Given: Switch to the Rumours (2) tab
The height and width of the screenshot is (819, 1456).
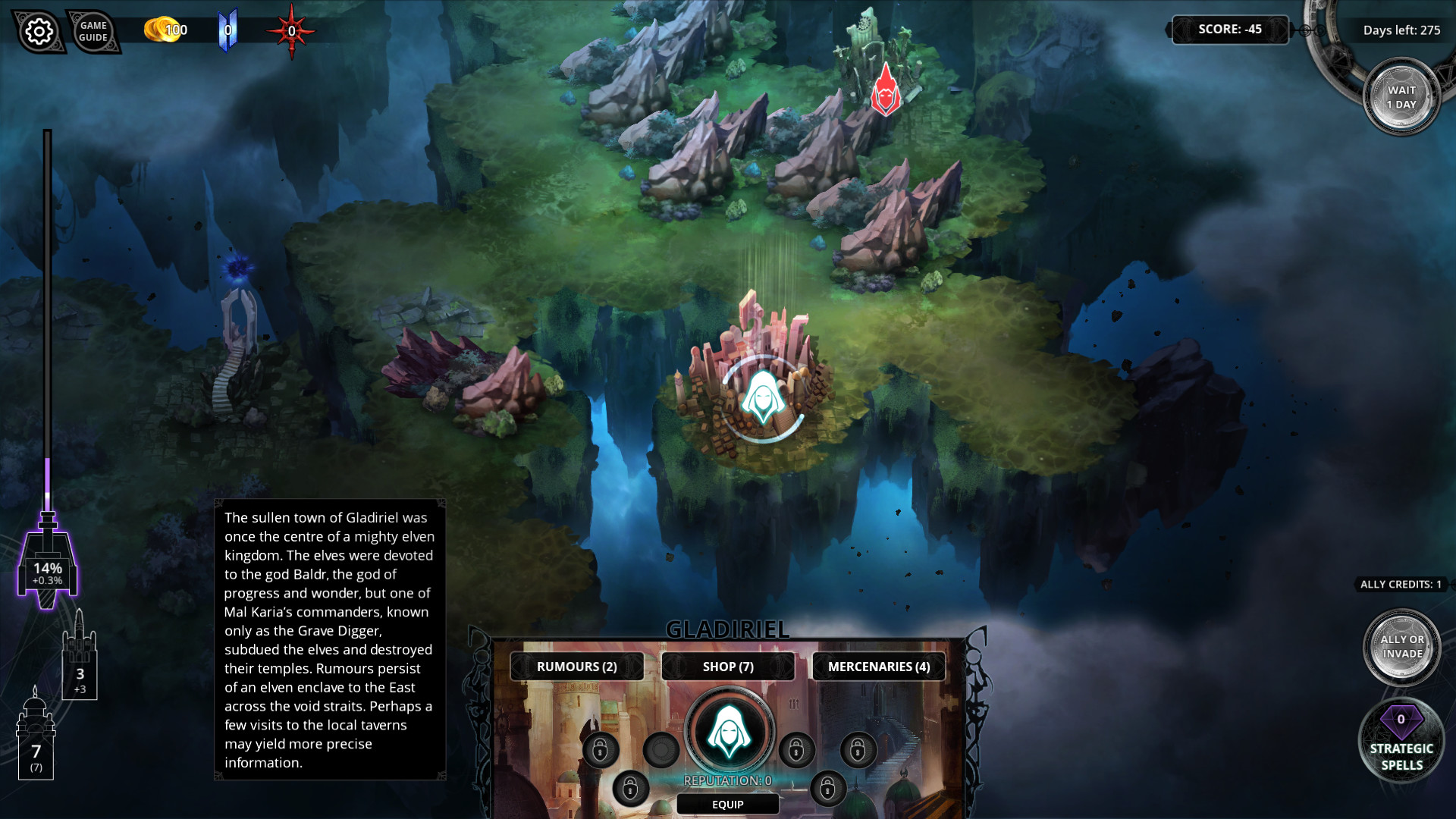Looking at the screenshot, I should [x=576, y=667].
